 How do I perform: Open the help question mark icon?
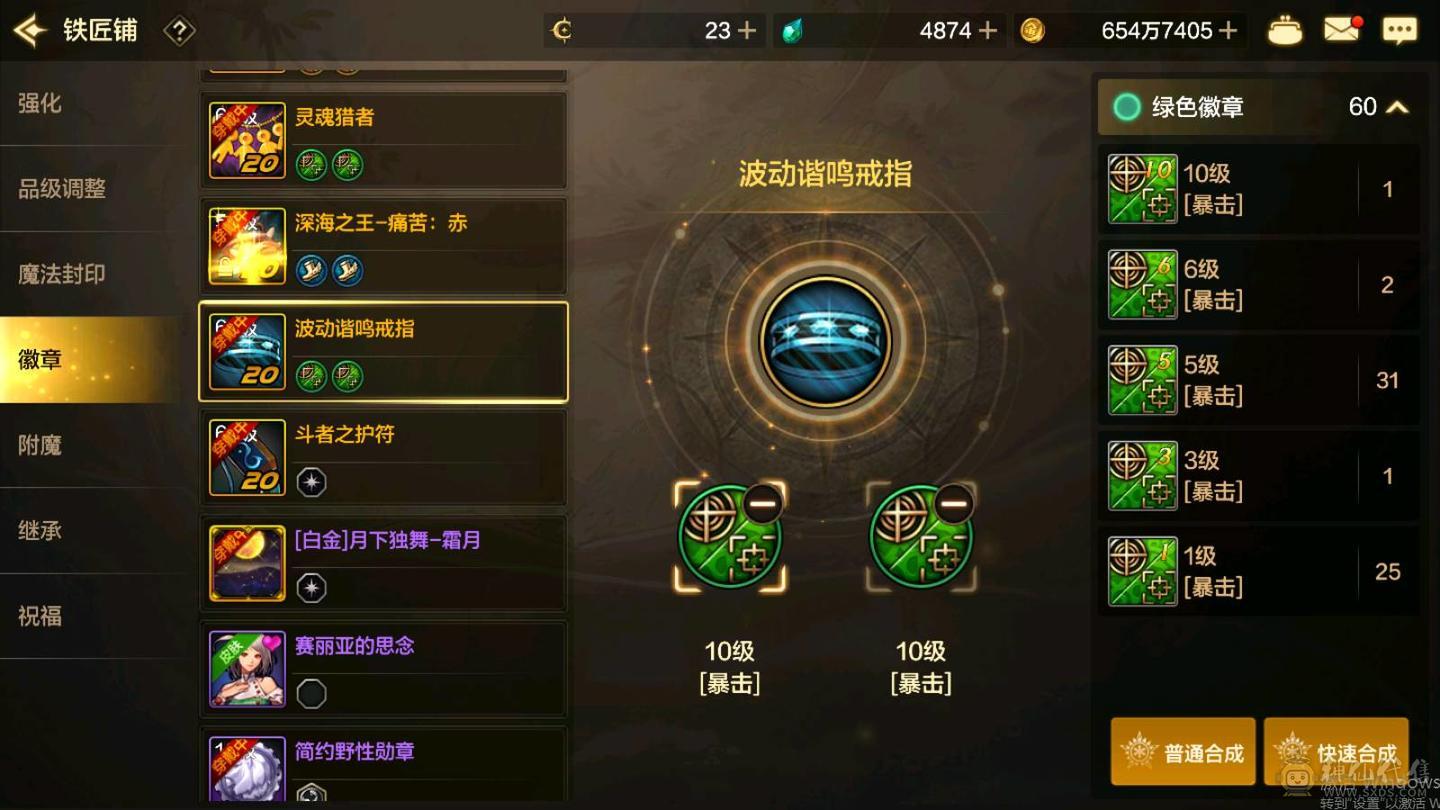[178, 30]
